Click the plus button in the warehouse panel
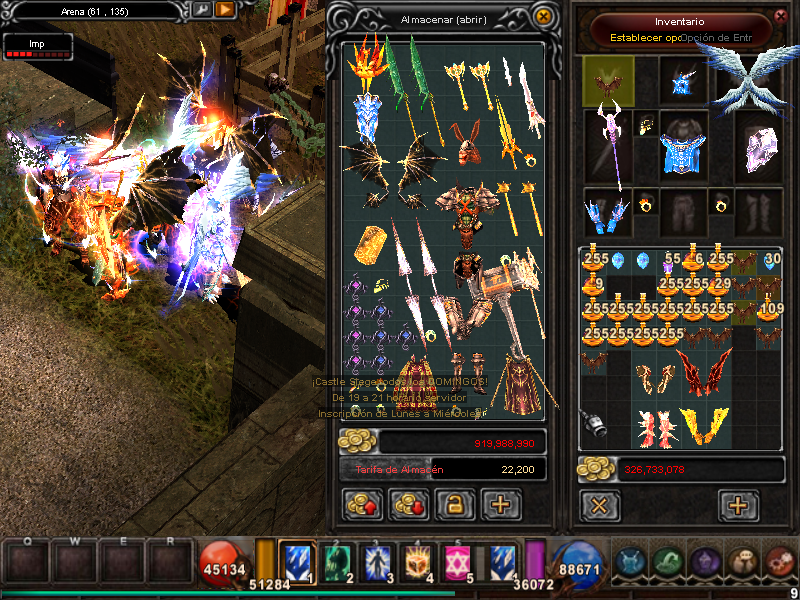This screenshot has width=800, height=600. [501, 505]
